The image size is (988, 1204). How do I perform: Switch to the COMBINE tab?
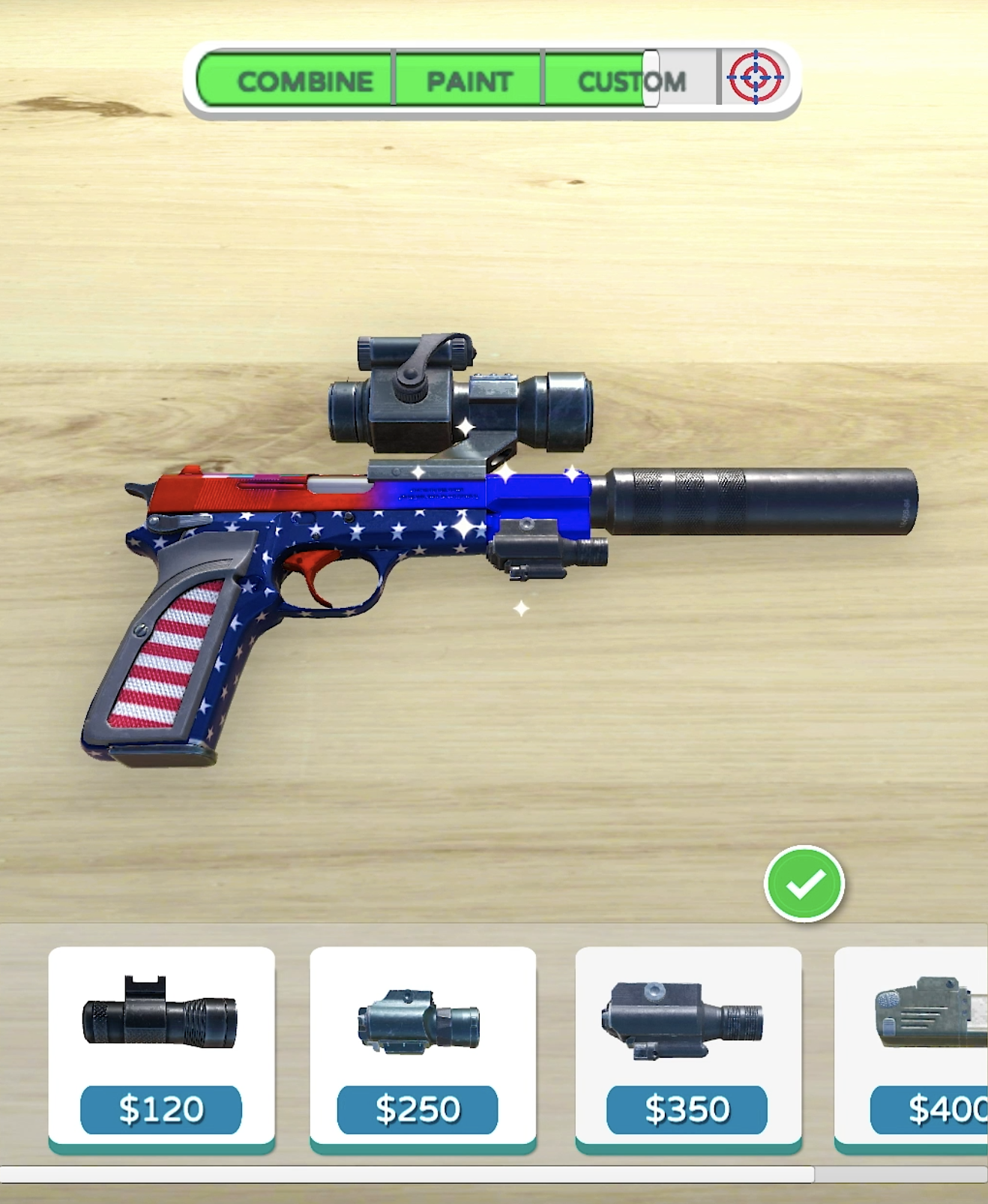(304, 81)
